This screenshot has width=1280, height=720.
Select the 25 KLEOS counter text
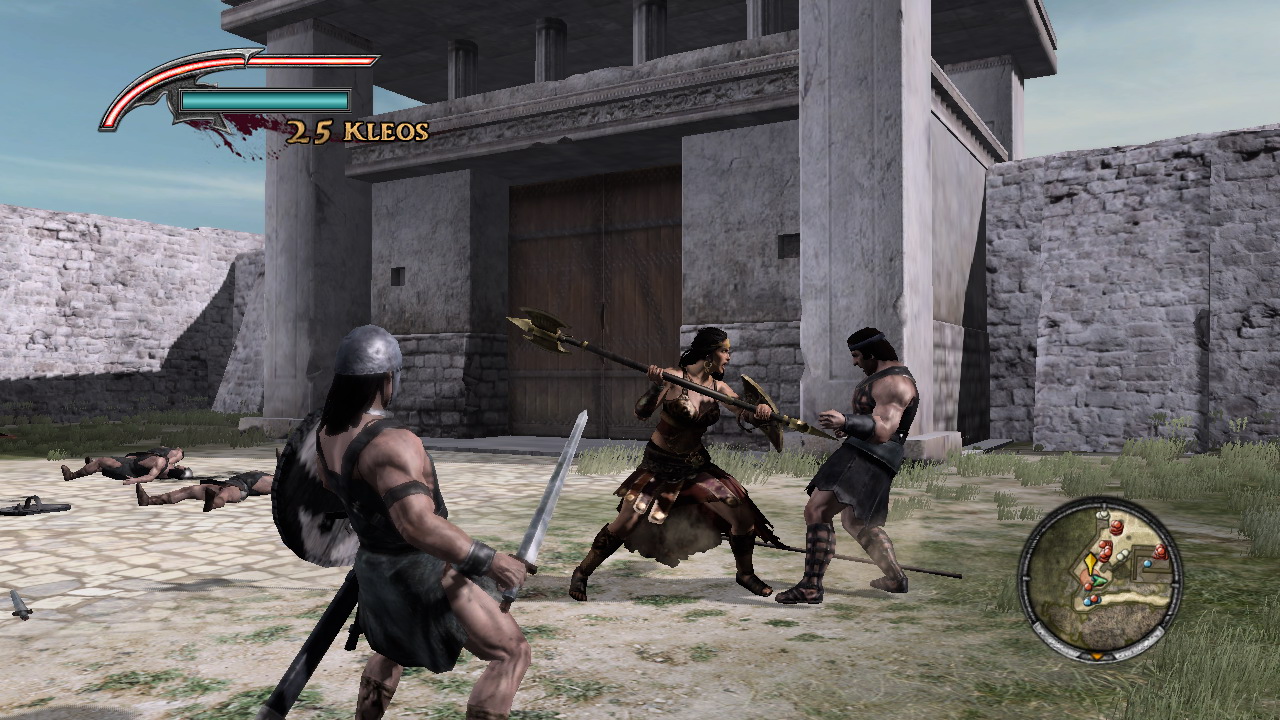coord(355,130)
